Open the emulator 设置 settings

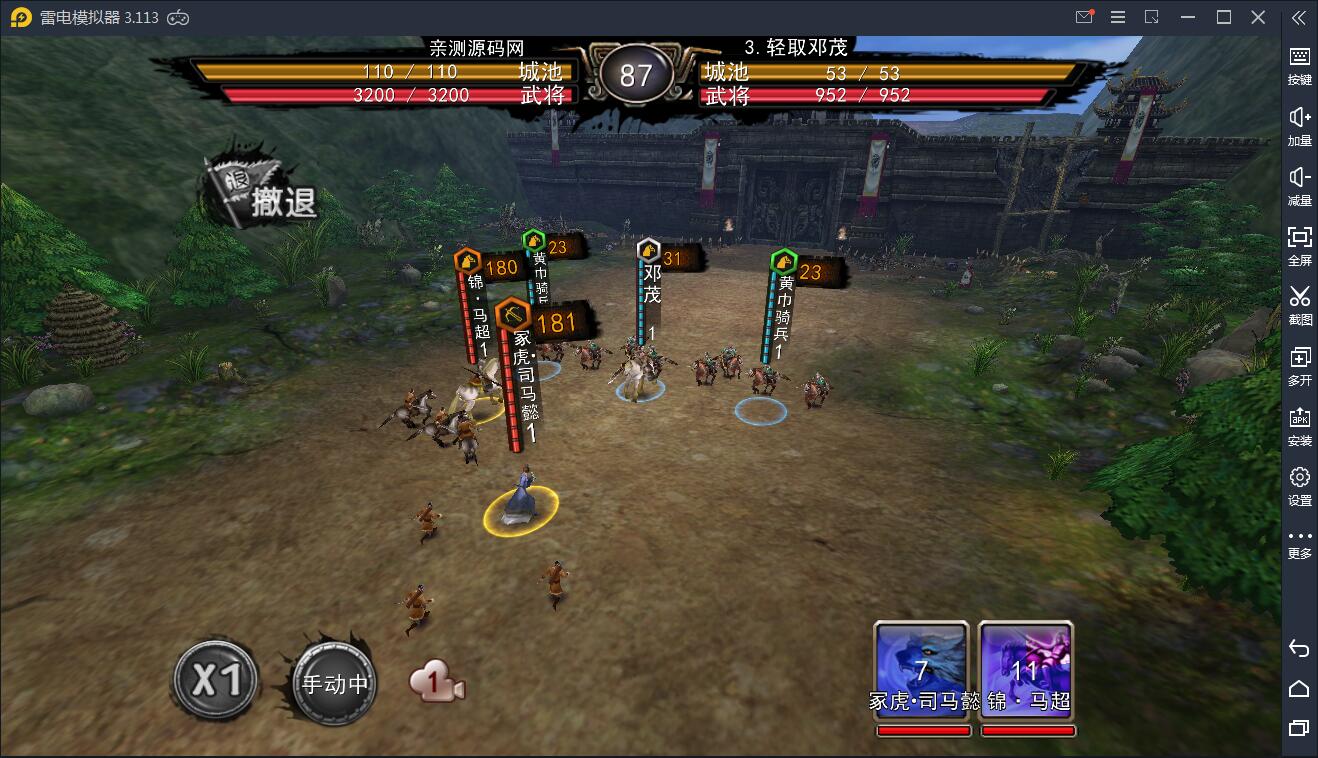click(x=1299, y=485)
